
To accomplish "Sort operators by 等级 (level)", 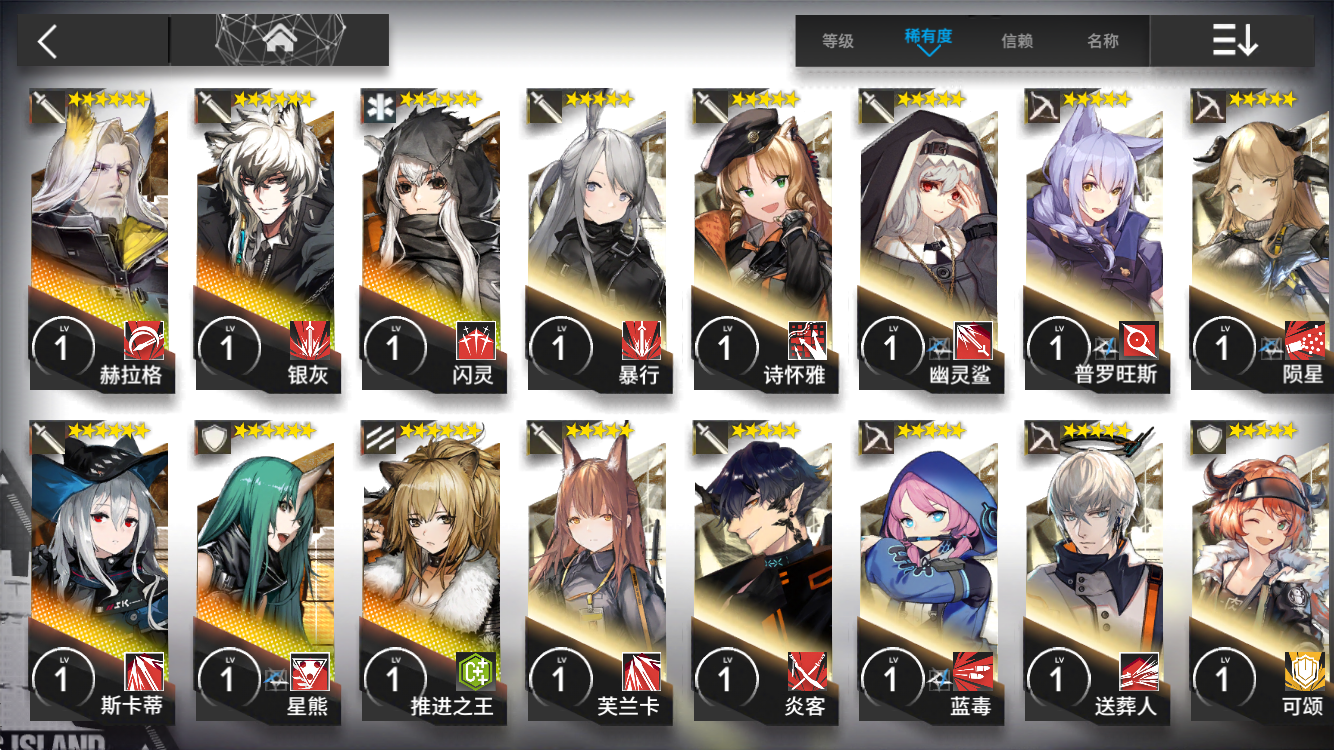I will coord(838,41).
